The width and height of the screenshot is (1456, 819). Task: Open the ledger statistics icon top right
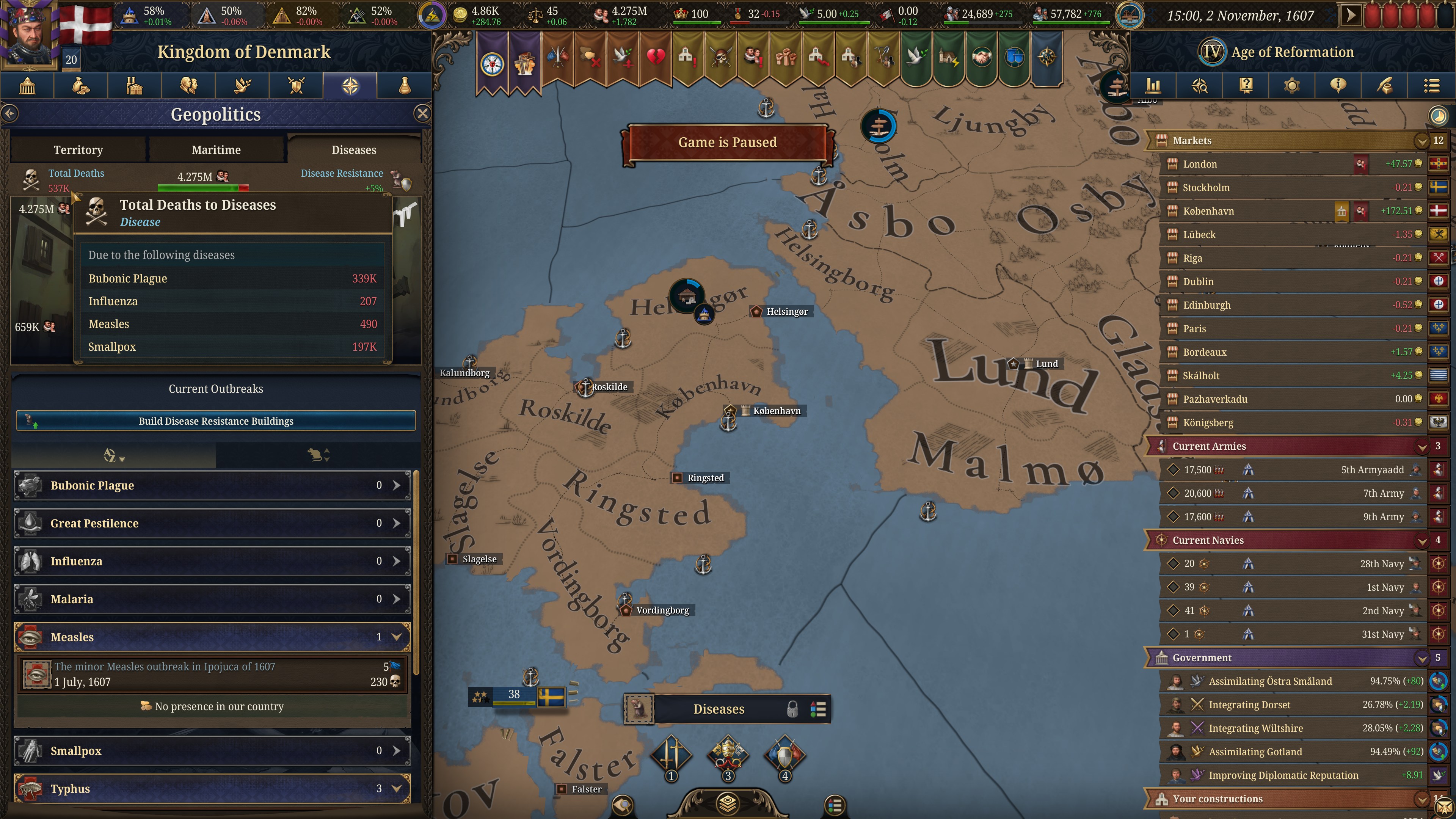click(1153, 85)
